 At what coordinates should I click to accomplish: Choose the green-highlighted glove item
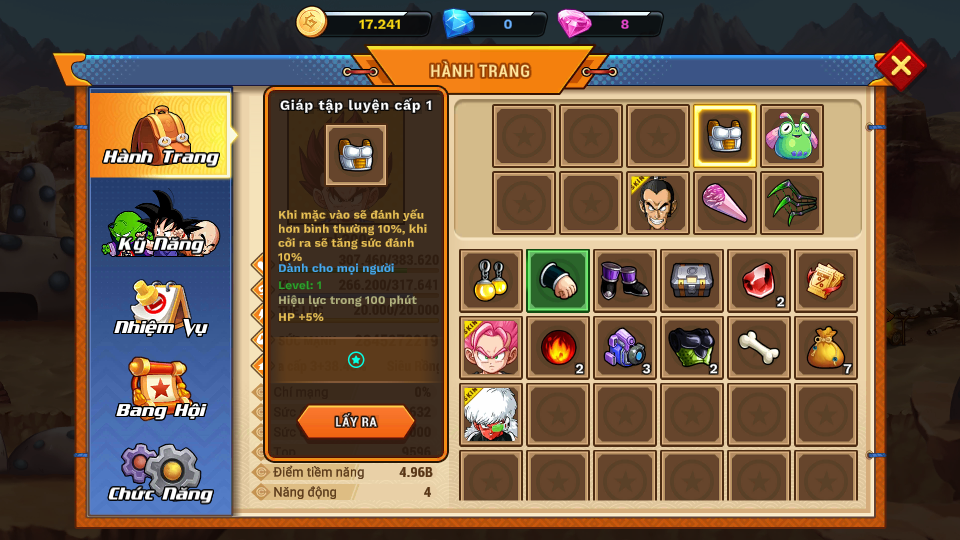(x=558, y=281)
